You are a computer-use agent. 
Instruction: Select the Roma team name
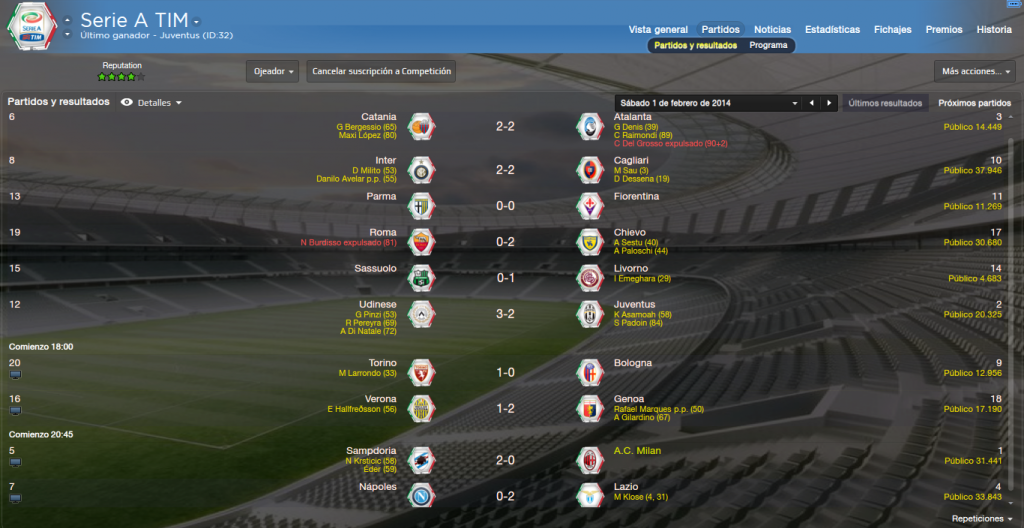[x=383, y=232]
